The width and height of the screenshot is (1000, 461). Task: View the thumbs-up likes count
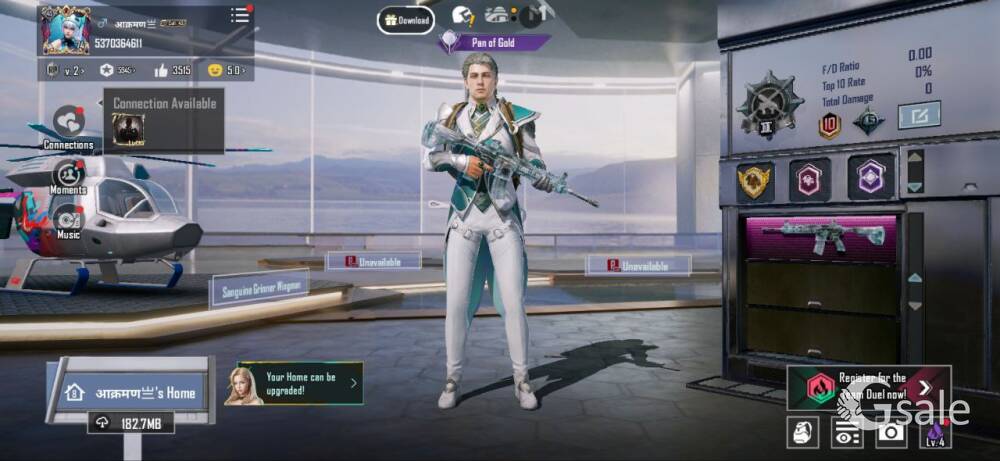pyautogui.click(x=172, y=70)
